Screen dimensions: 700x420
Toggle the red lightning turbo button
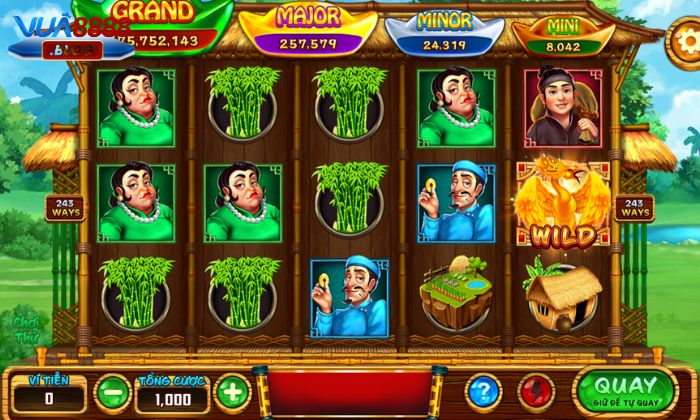(x=537, y=390)
